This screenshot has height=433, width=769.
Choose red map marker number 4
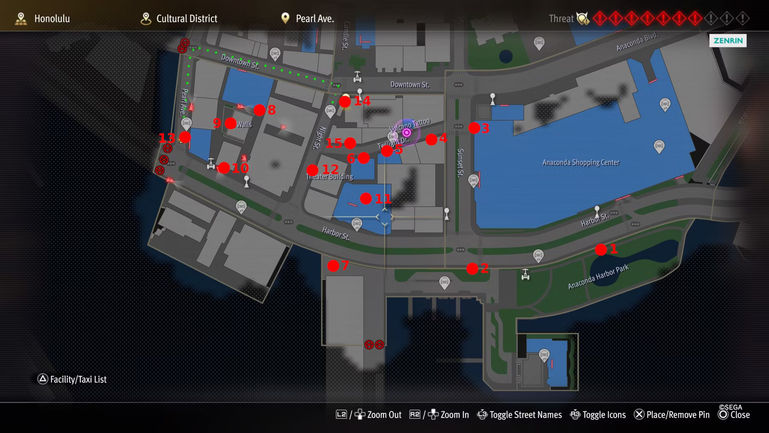[431, 139]
